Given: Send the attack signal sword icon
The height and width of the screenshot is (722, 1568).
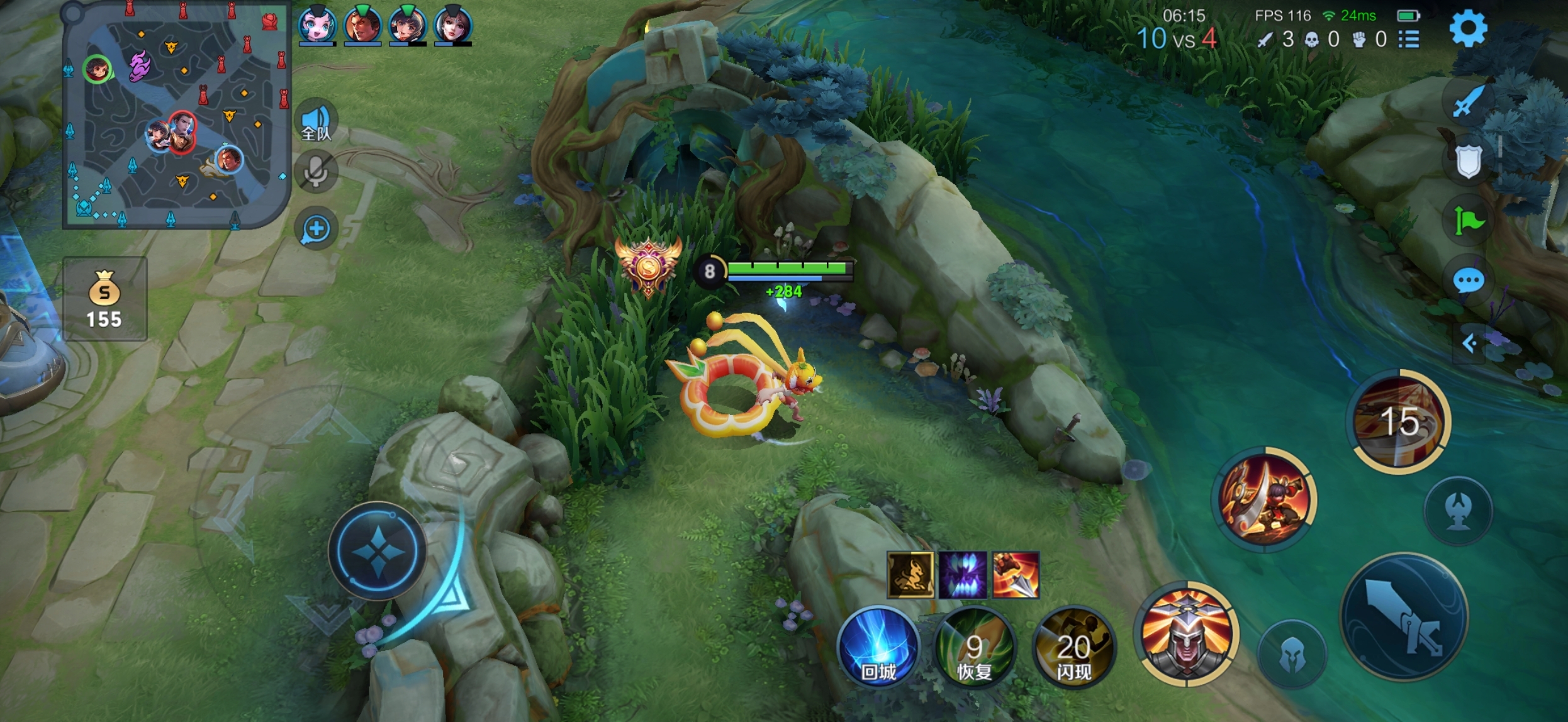Looking at the screenshot, I should [1469, 101].
